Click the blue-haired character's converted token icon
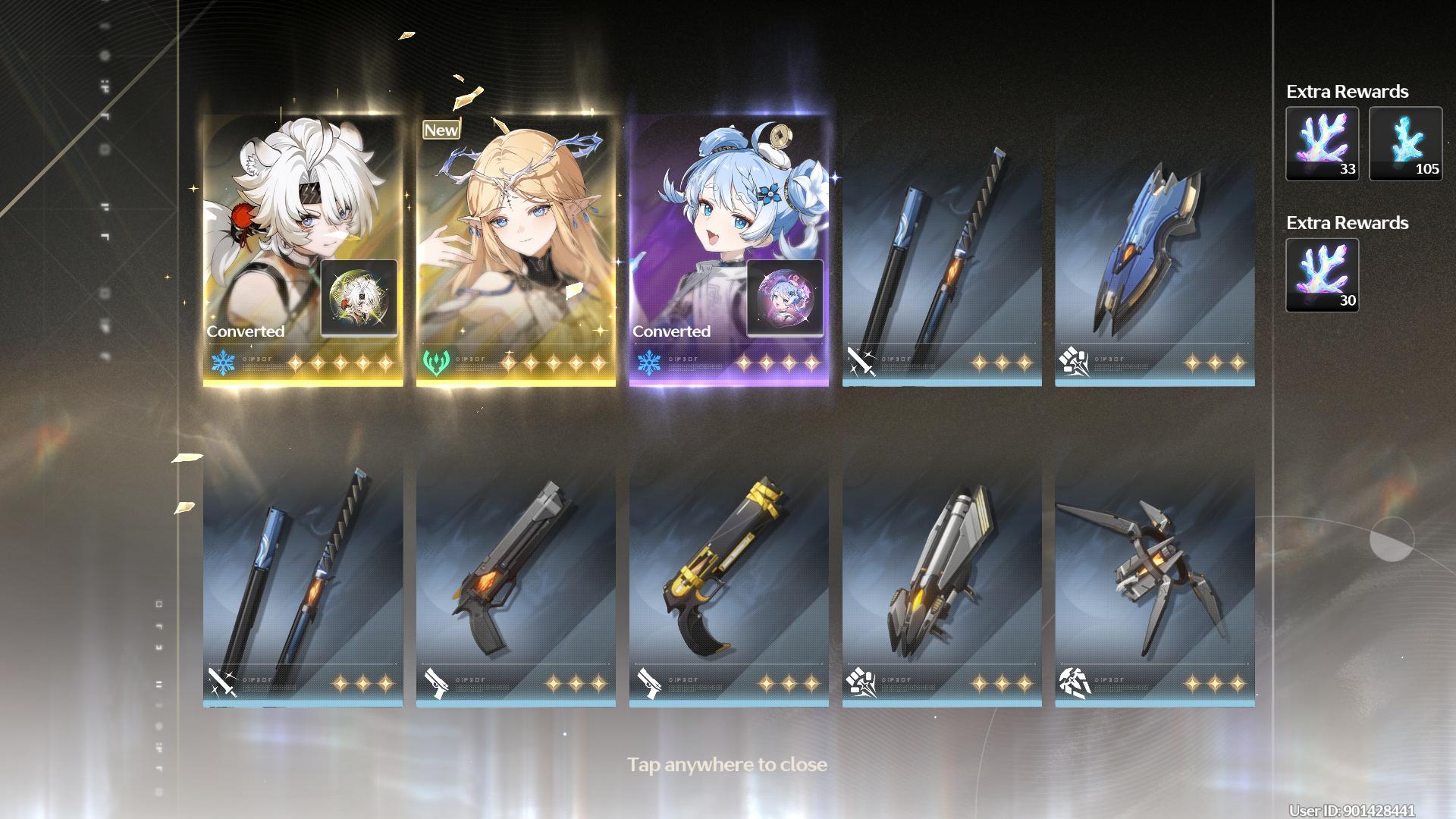The width and height of the screenshot is (1456, 819). coord(785,298)
